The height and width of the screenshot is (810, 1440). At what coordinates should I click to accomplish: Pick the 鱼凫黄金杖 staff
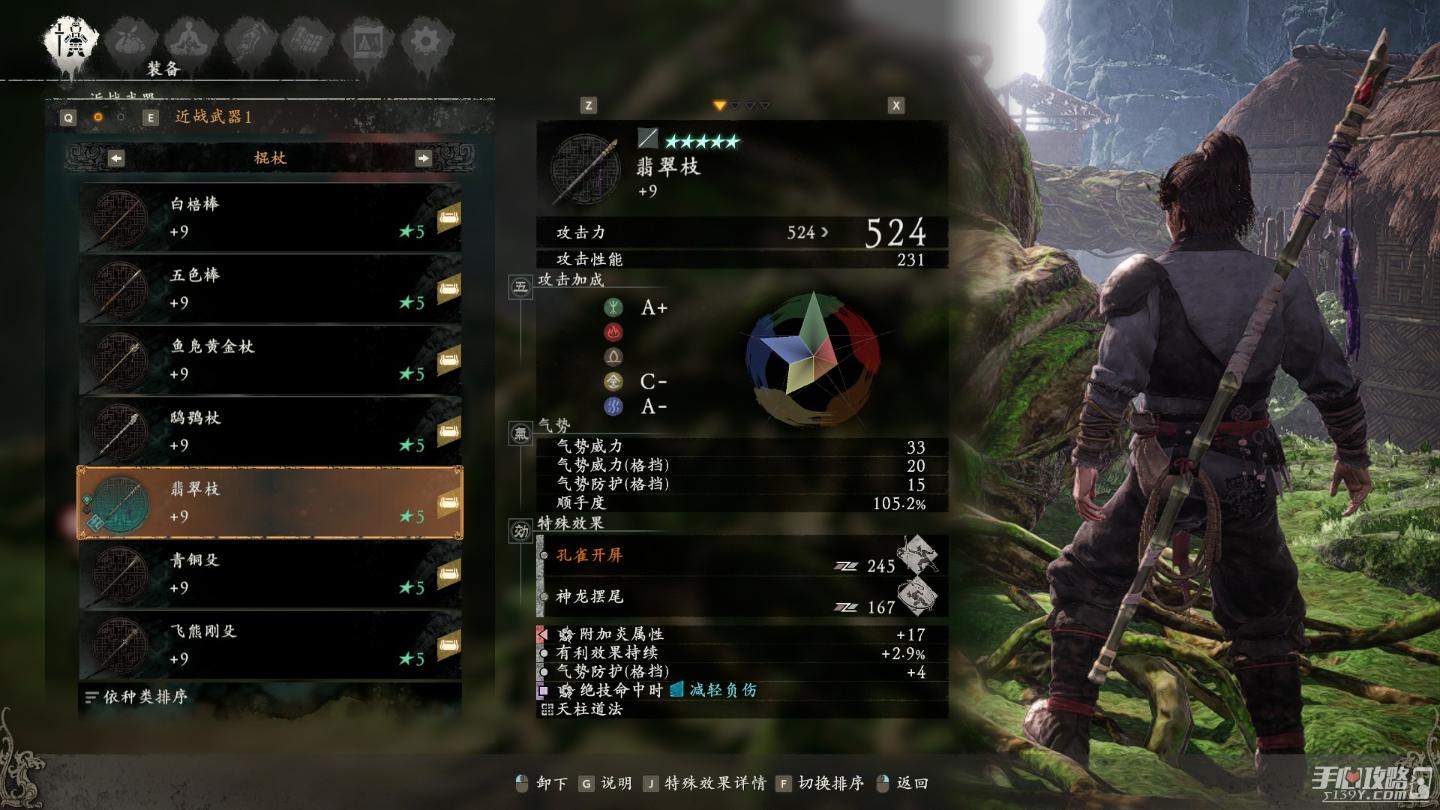(x=270, y=360)
